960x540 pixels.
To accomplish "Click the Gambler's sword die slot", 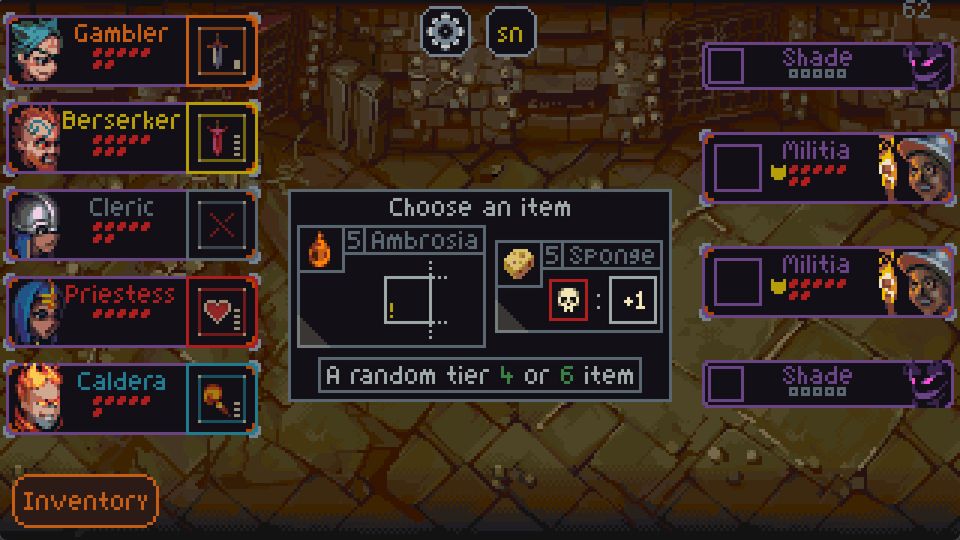I will point(220,51).
